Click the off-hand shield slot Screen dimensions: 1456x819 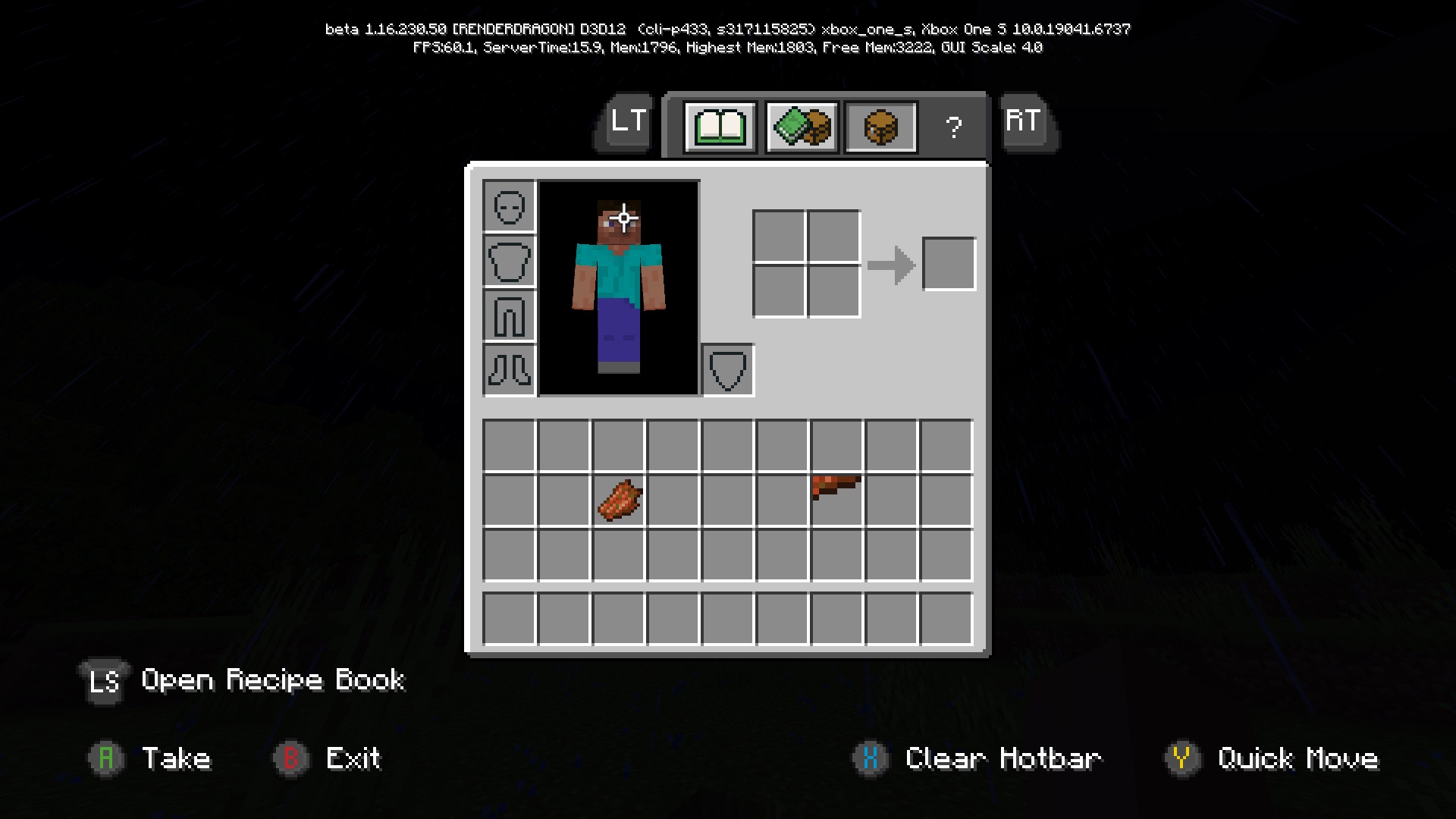pyautogui.click(x=728, y=371)
